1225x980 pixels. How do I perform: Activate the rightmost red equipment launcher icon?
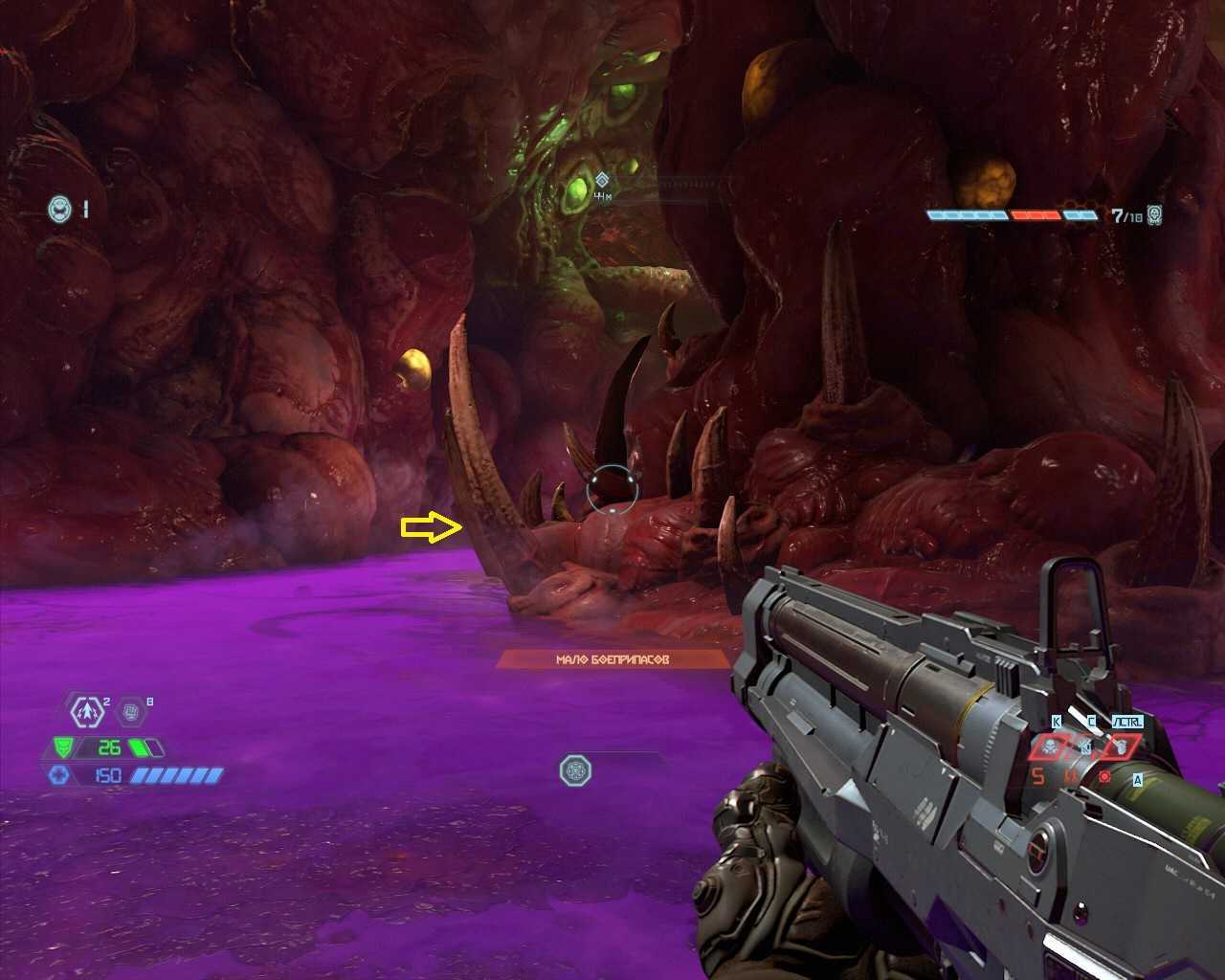(1120, 746)
